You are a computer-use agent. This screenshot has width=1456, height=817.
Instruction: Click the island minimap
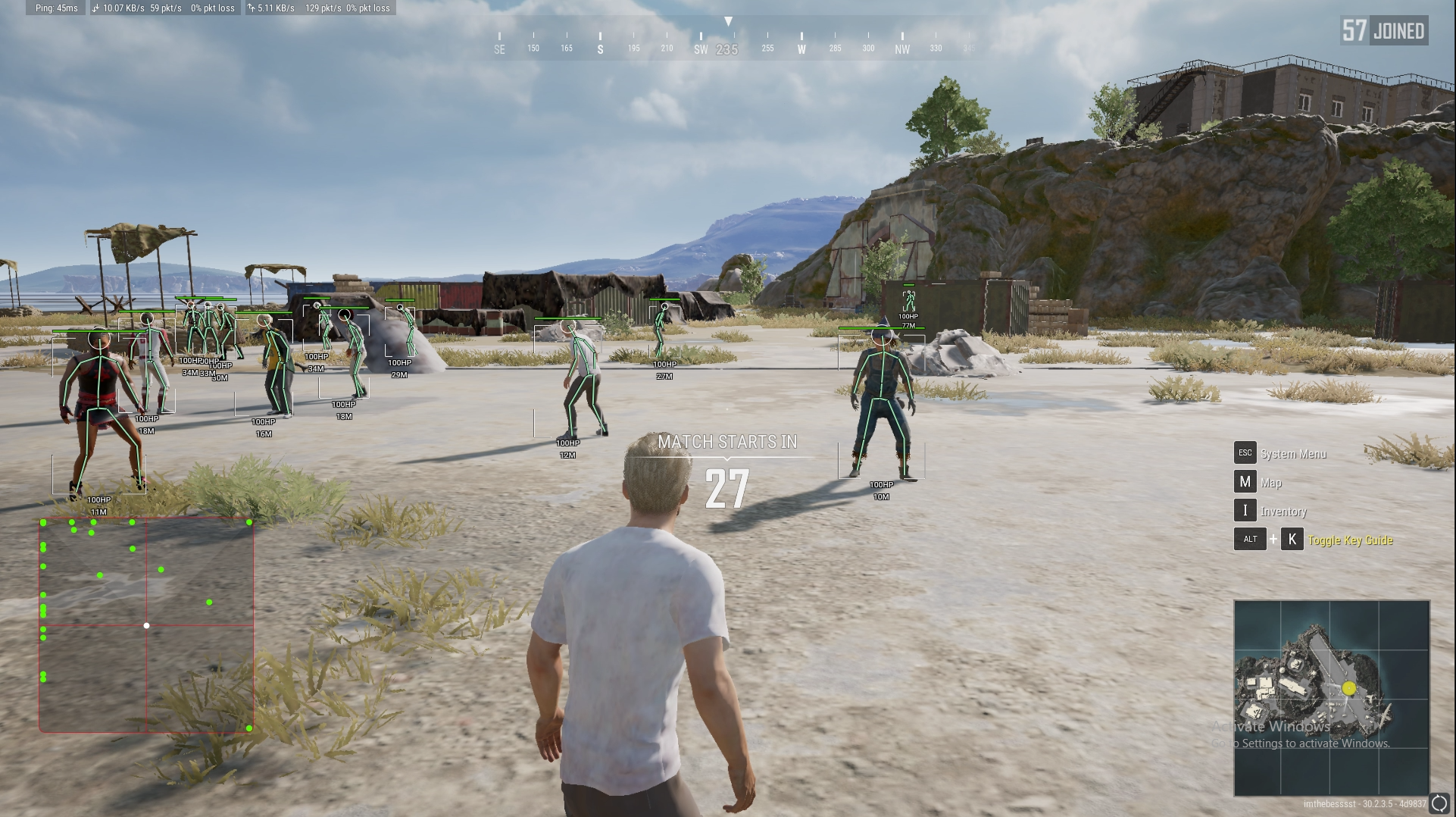click(x=1331, y=698)
